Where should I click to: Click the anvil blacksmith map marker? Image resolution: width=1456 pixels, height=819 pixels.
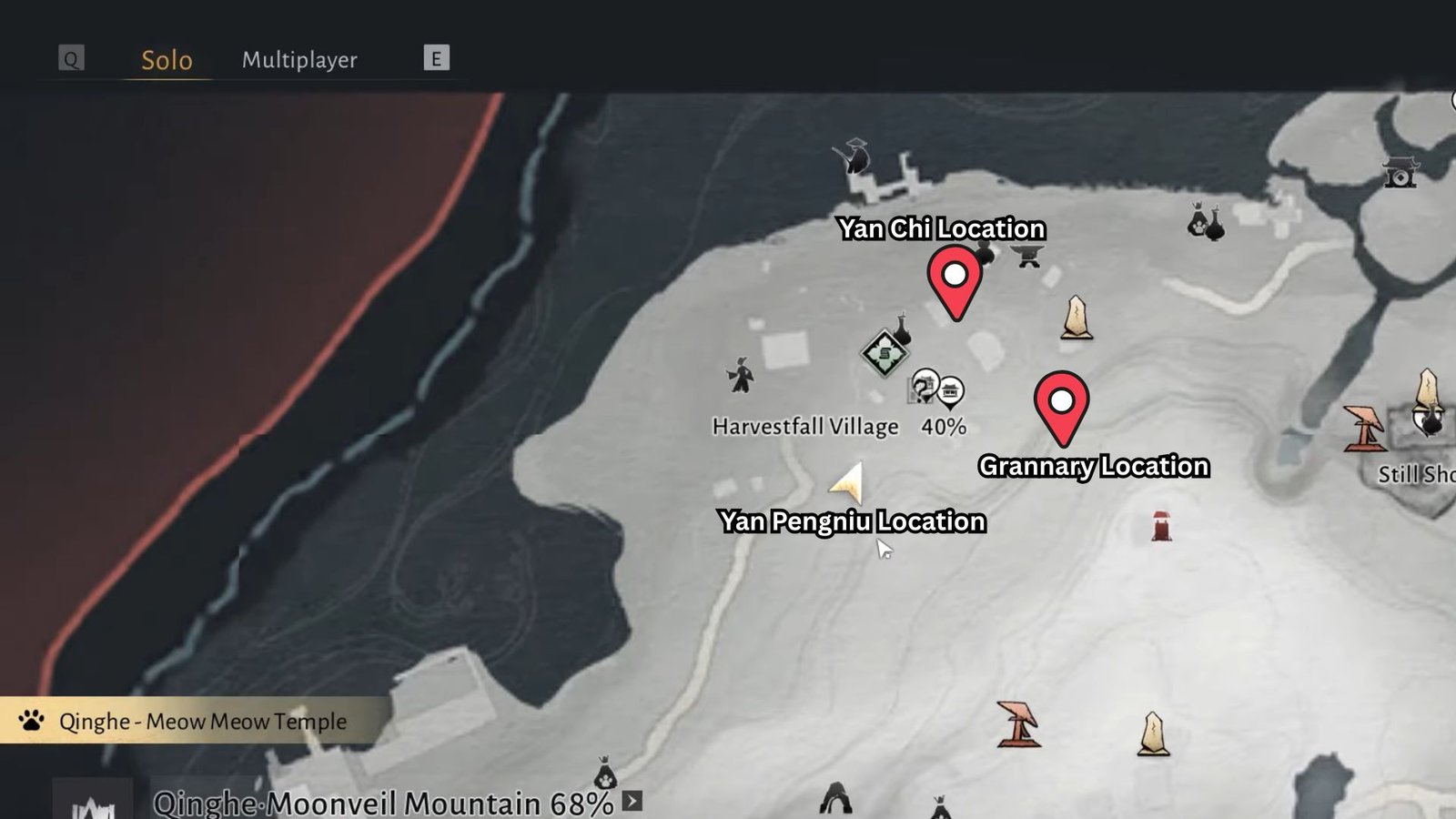[1029, 256]
